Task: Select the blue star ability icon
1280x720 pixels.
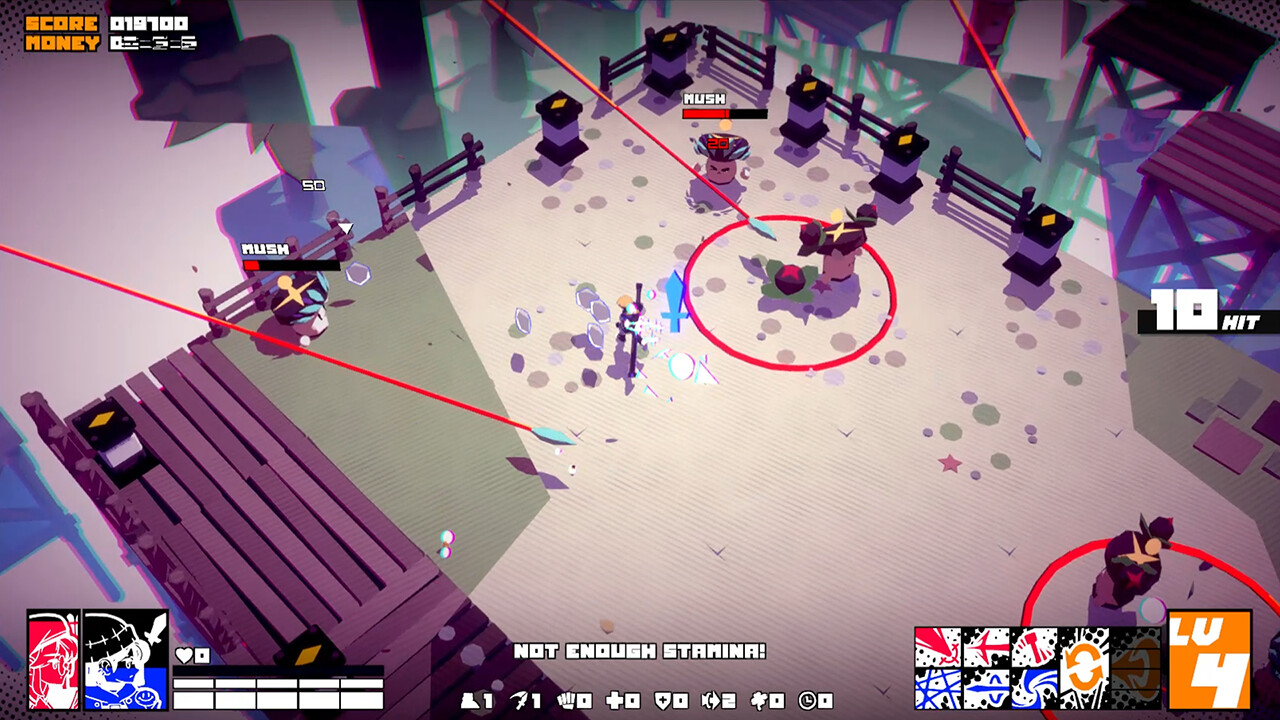Action: (x=937, y=692)
